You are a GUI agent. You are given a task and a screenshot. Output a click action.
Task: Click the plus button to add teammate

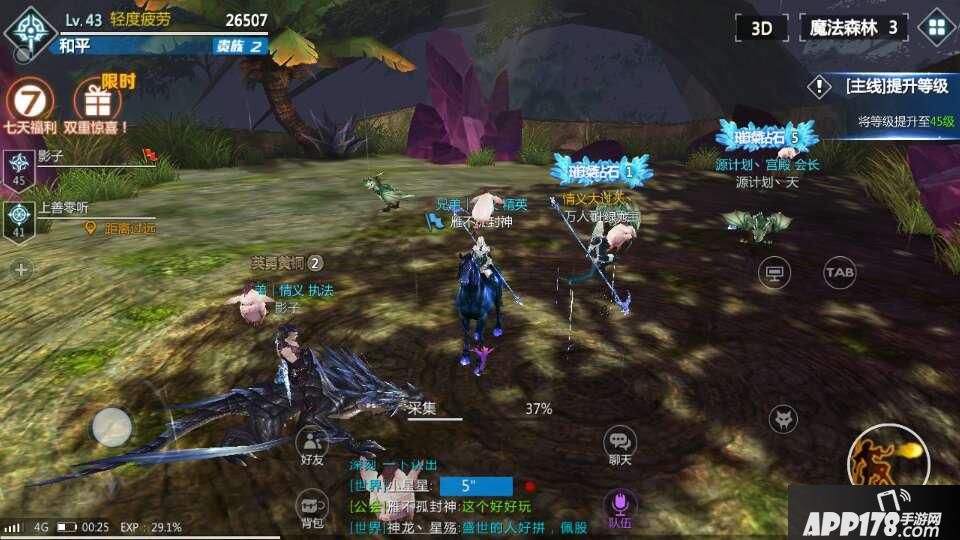coord(21,269)
